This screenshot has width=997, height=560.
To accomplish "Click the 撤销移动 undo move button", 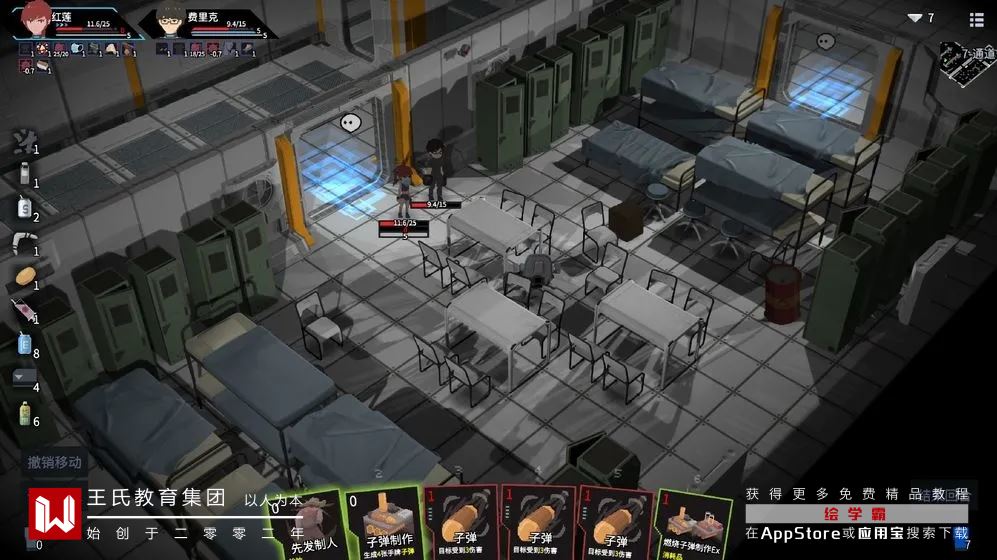I will [x=55, y=462].
